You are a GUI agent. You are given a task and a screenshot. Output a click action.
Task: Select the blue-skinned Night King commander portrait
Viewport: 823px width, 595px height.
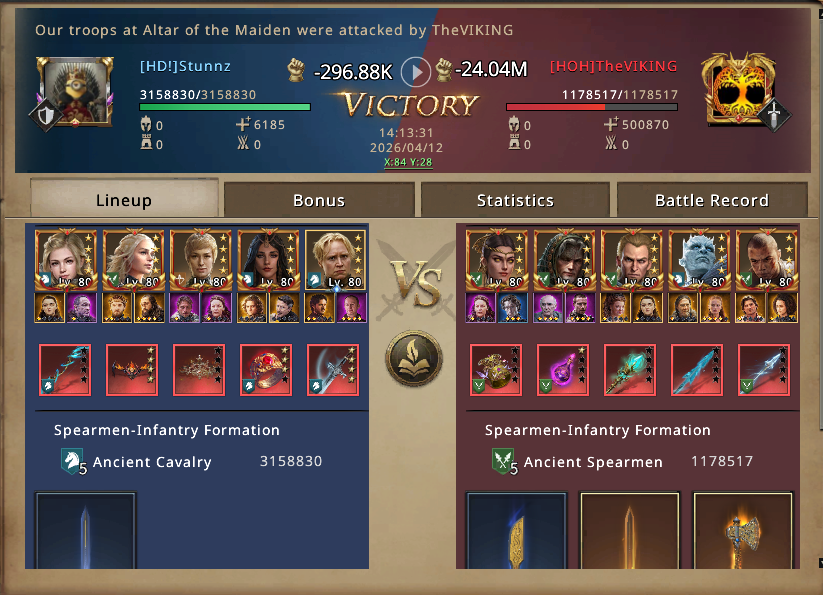click(698, 260)
